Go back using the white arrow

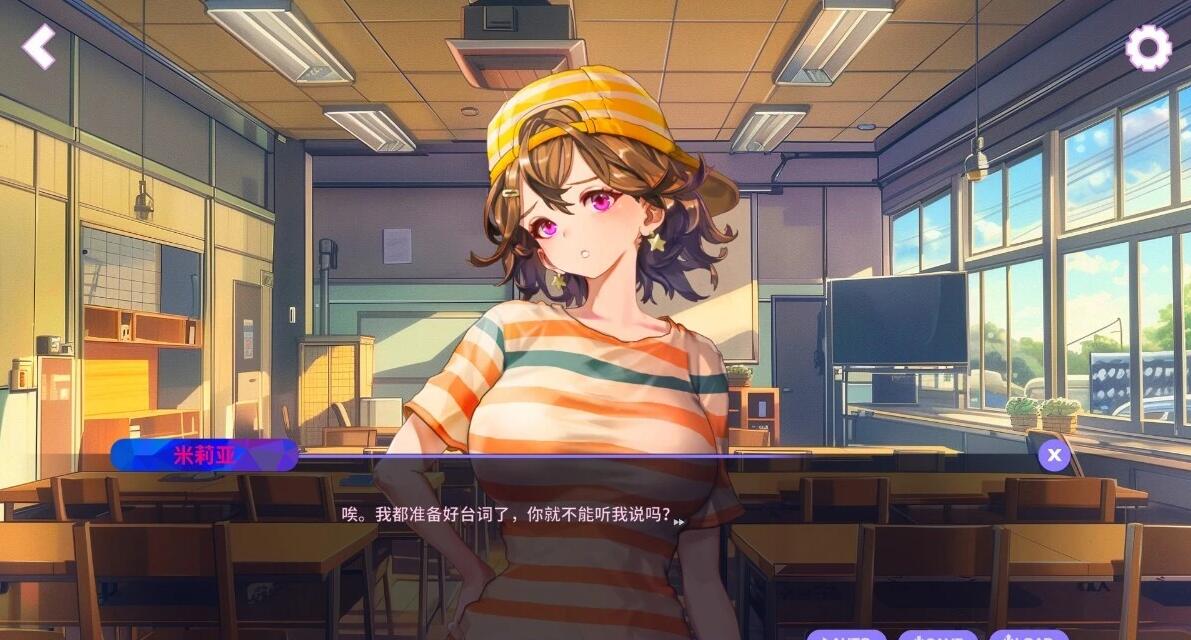pos(39,46)
